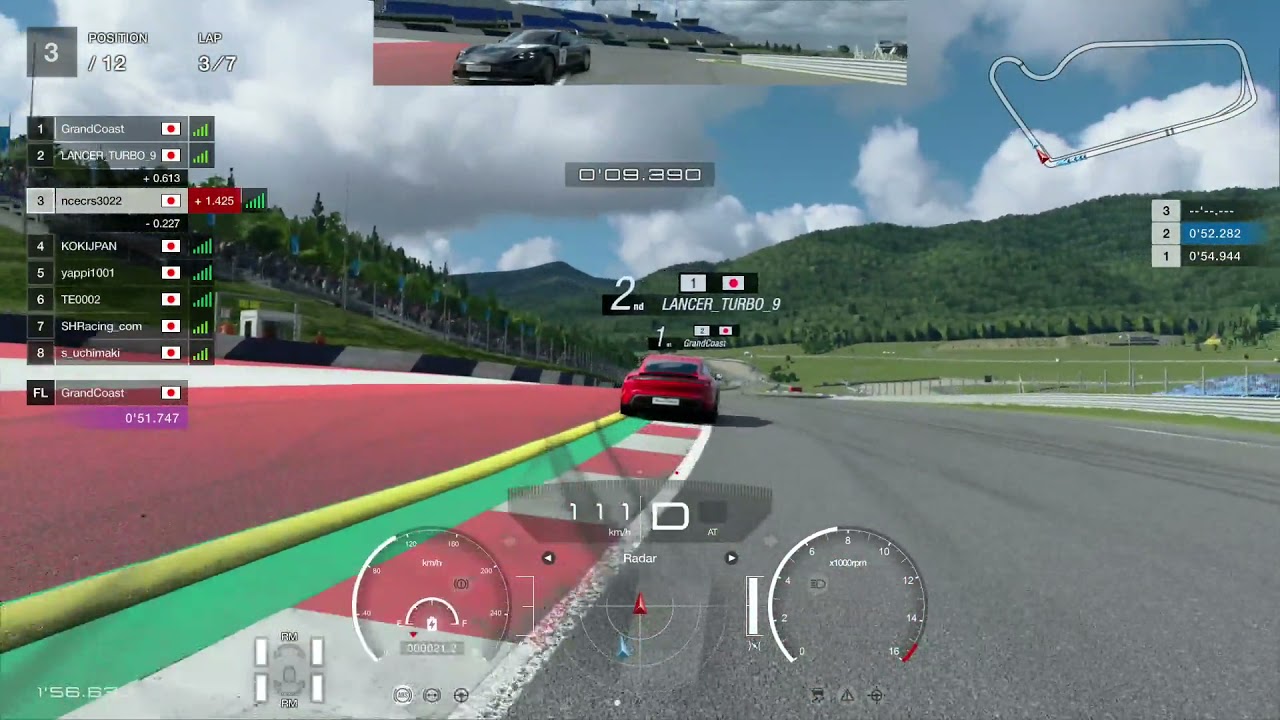Click the rear-view mirror panel

[640, 43]
